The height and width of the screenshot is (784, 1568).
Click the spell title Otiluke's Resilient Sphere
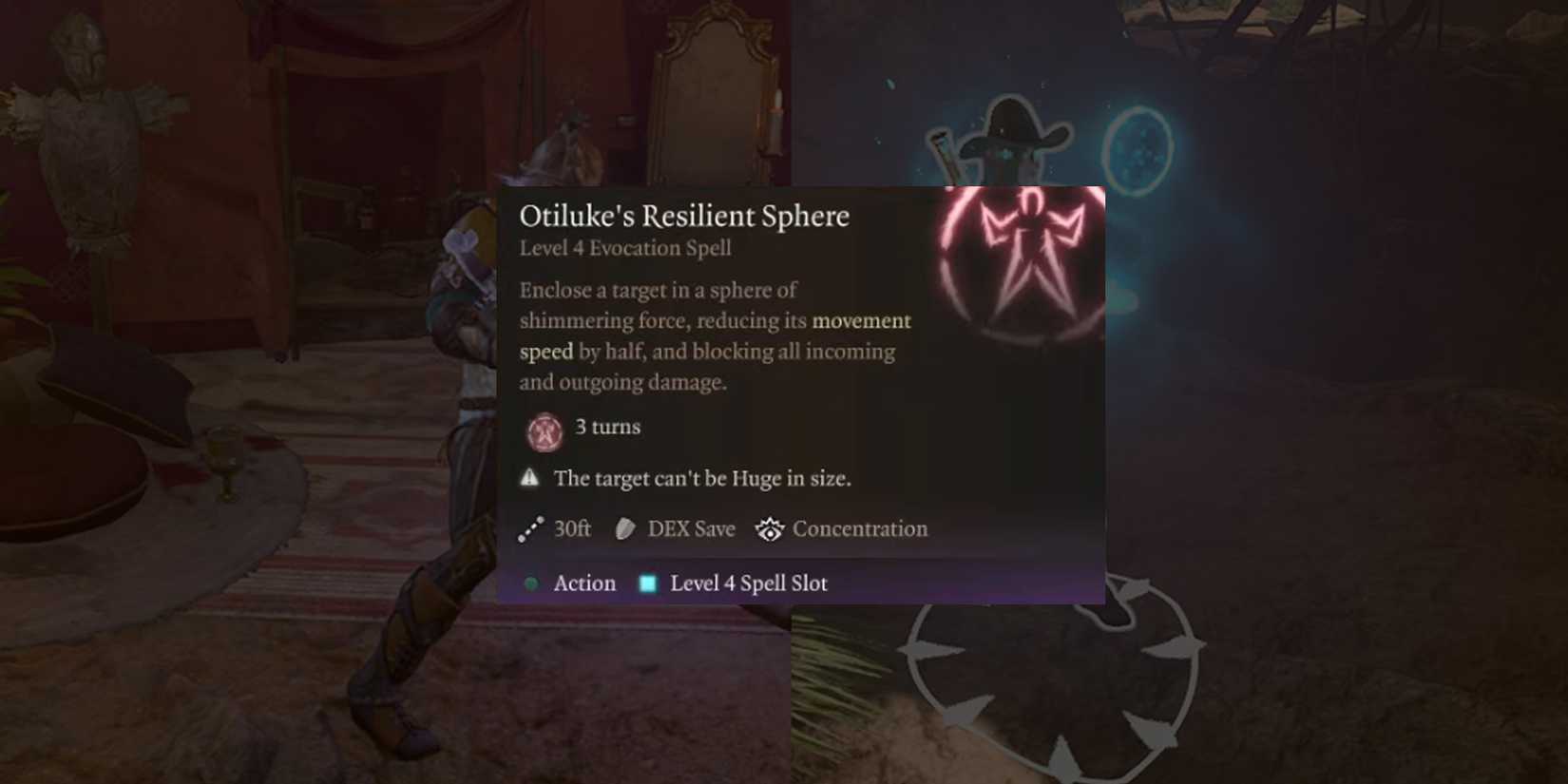[x=682, y=216]
